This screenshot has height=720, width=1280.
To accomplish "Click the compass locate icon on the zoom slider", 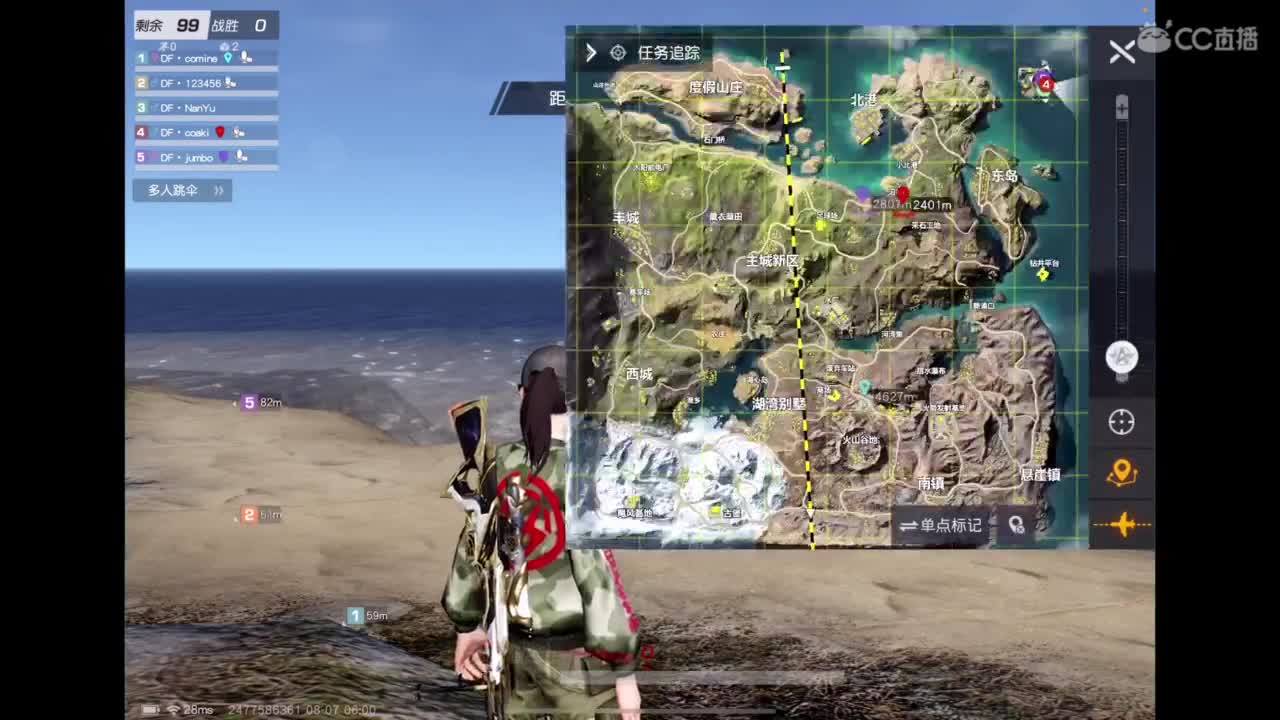I will tap(1121, 357).
